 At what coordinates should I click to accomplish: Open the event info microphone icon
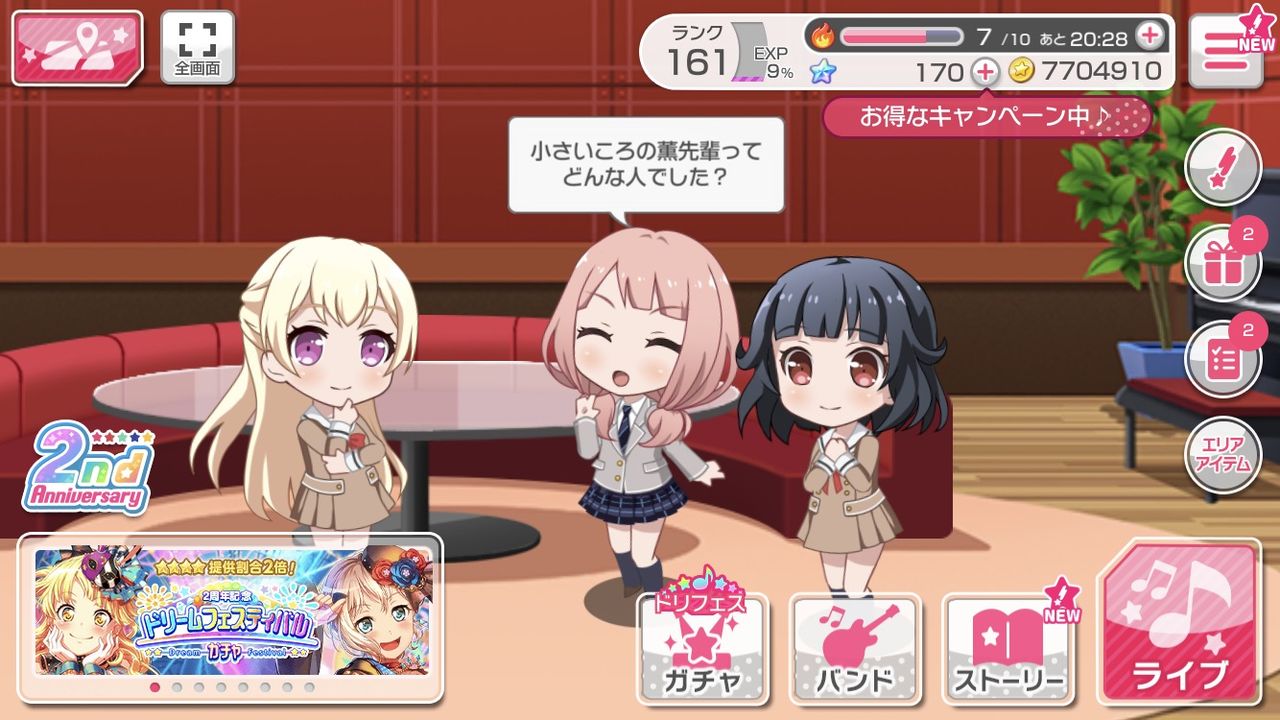tap(1223, 168)
